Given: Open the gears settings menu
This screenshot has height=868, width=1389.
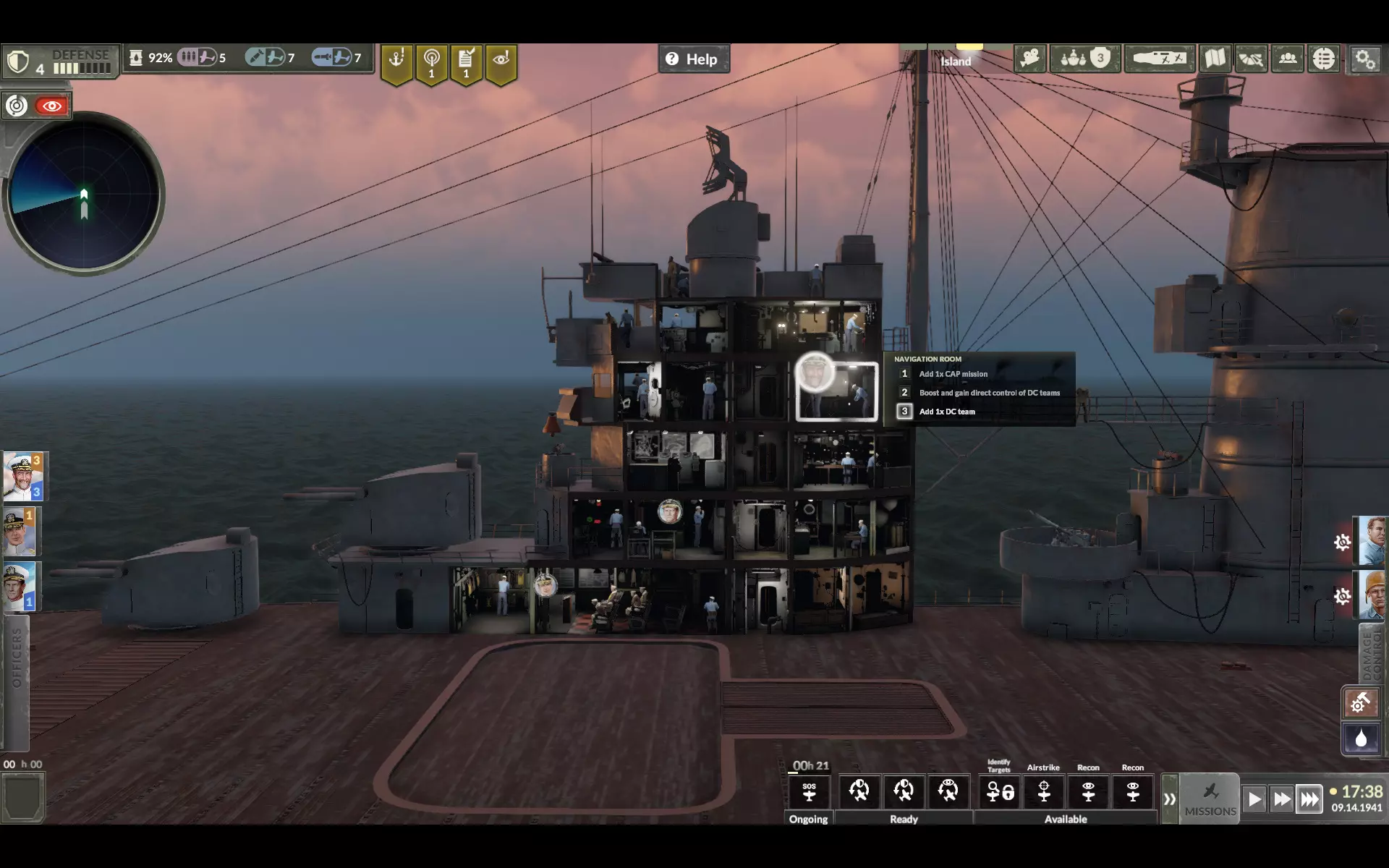Looking at the screenshot, I should click(x=1365, y=59).
